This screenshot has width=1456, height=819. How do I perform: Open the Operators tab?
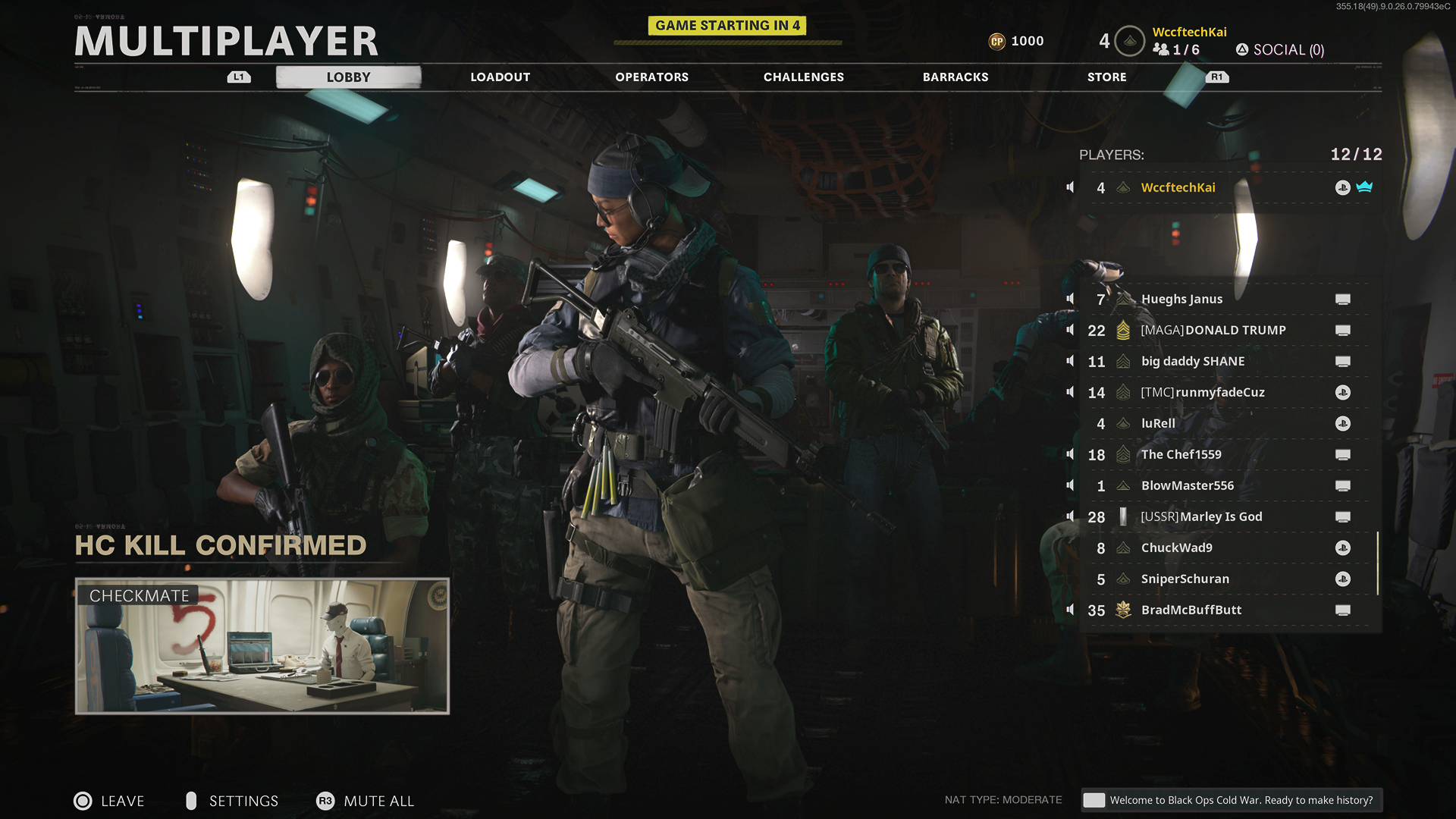coord(651,77)
